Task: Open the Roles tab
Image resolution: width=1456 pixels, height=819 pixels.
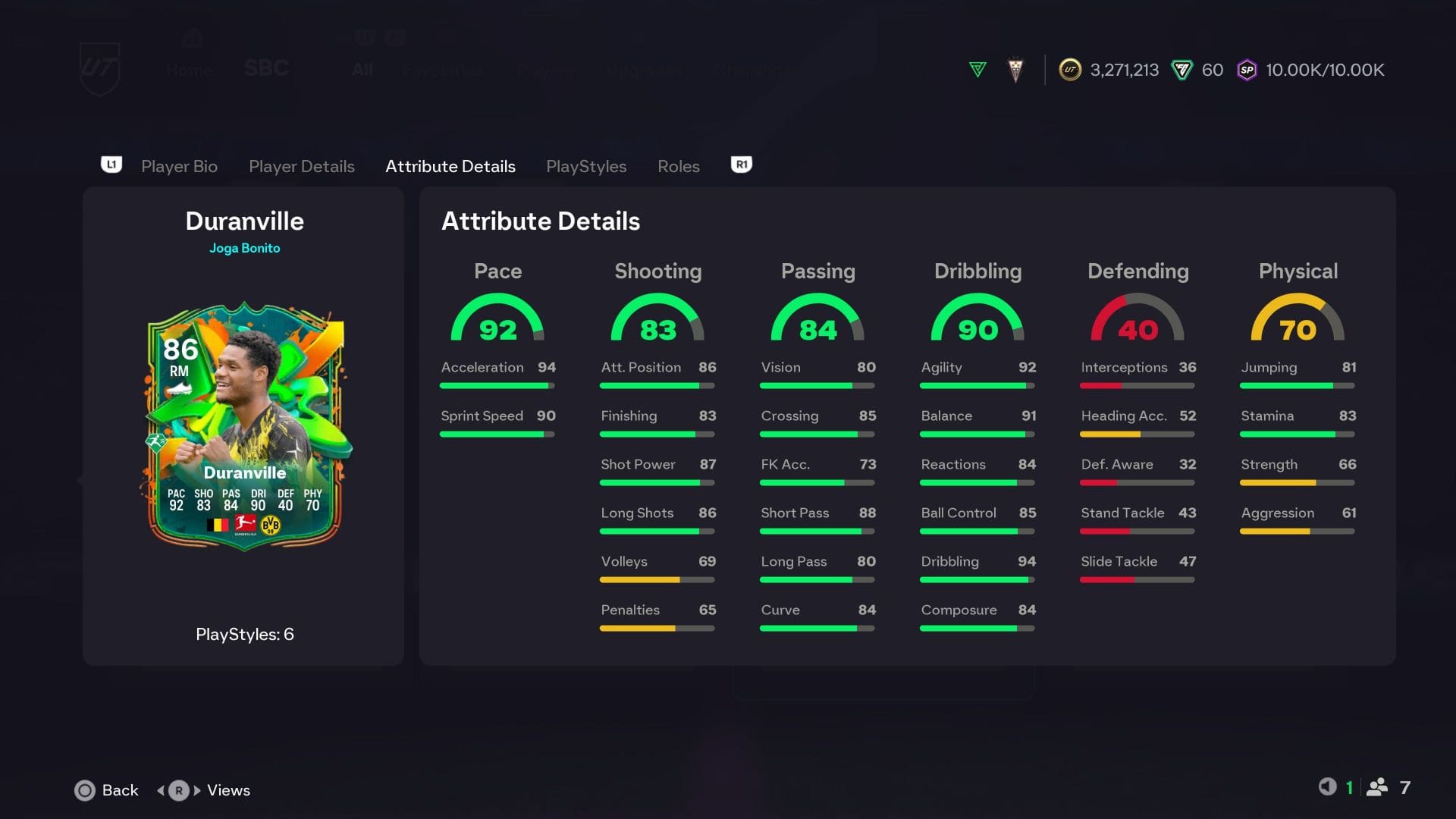Action: click(678, 166)
